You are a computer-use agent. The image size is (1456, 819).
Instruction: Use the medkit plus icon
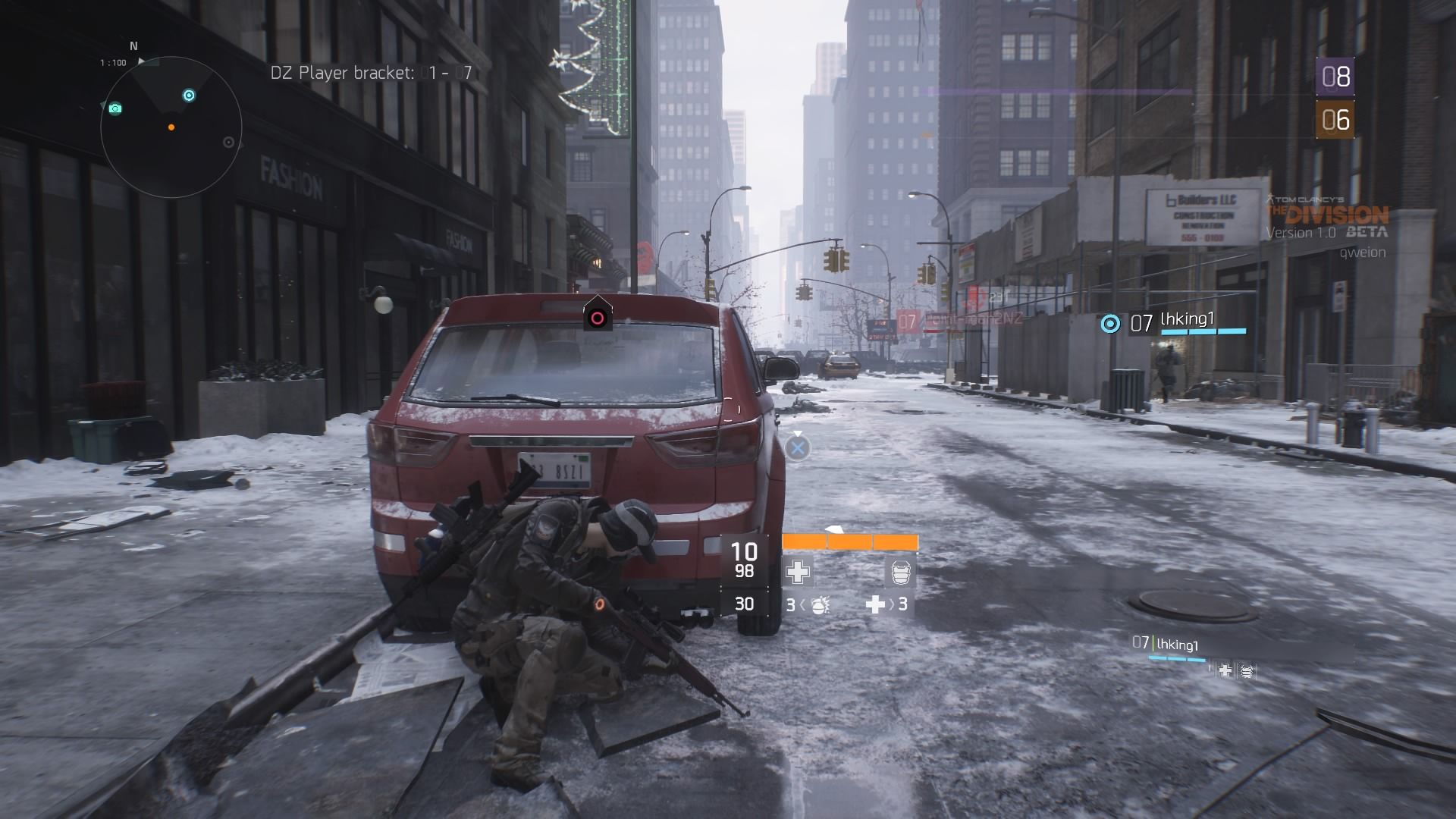click(x=876, y=604)
